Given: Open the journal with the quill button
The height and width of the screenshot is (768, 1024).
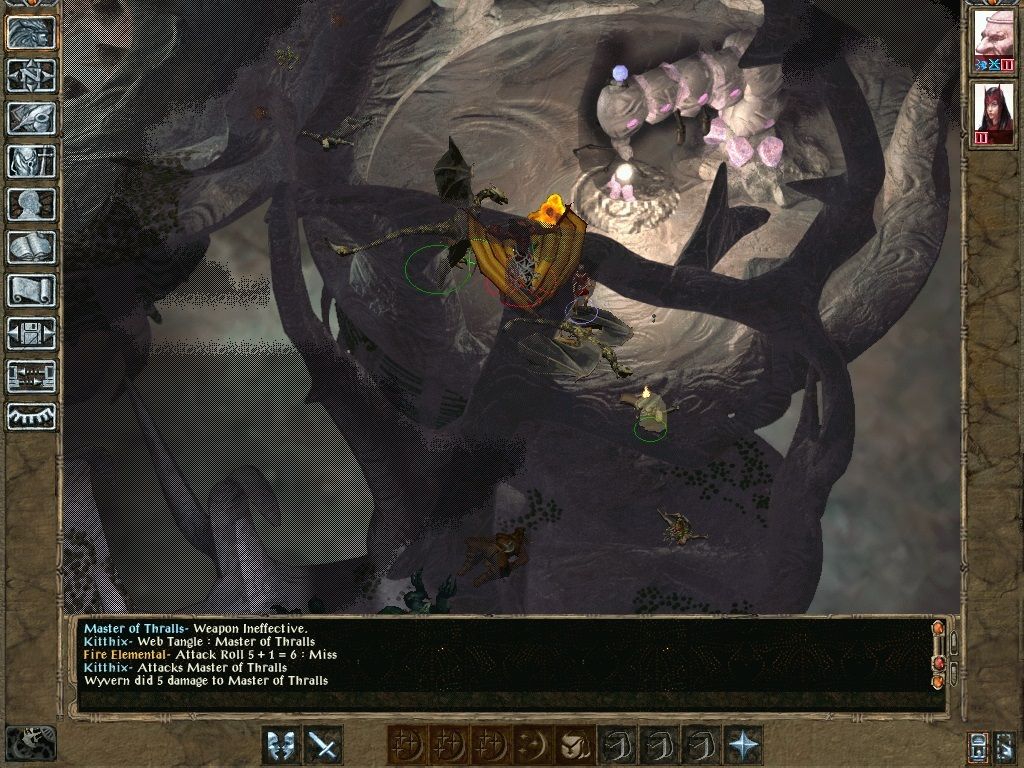Looking at the screenshot, I should (x=30, y=118).
